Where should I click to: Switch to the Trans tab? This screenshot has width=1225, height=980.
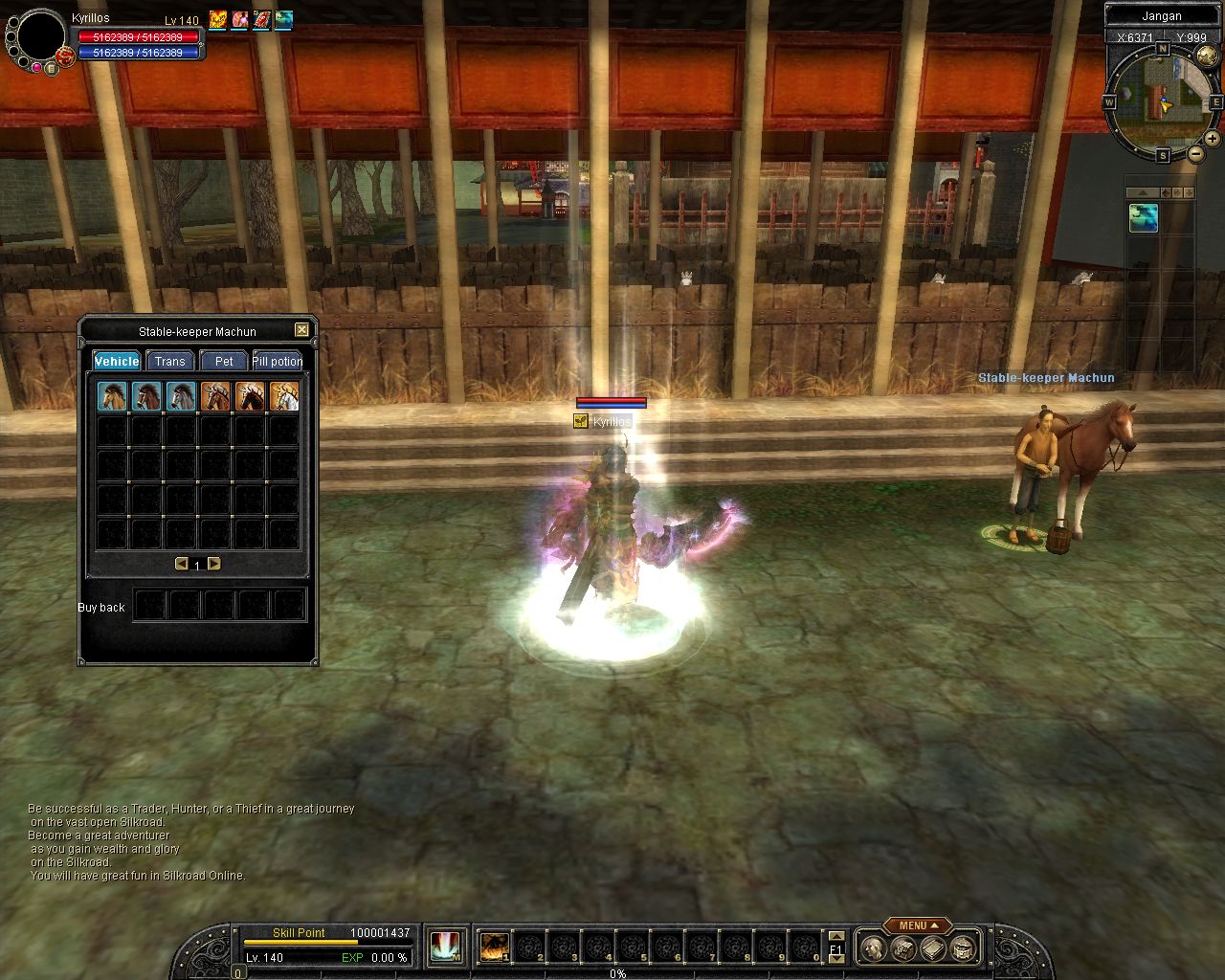(169, 361)
